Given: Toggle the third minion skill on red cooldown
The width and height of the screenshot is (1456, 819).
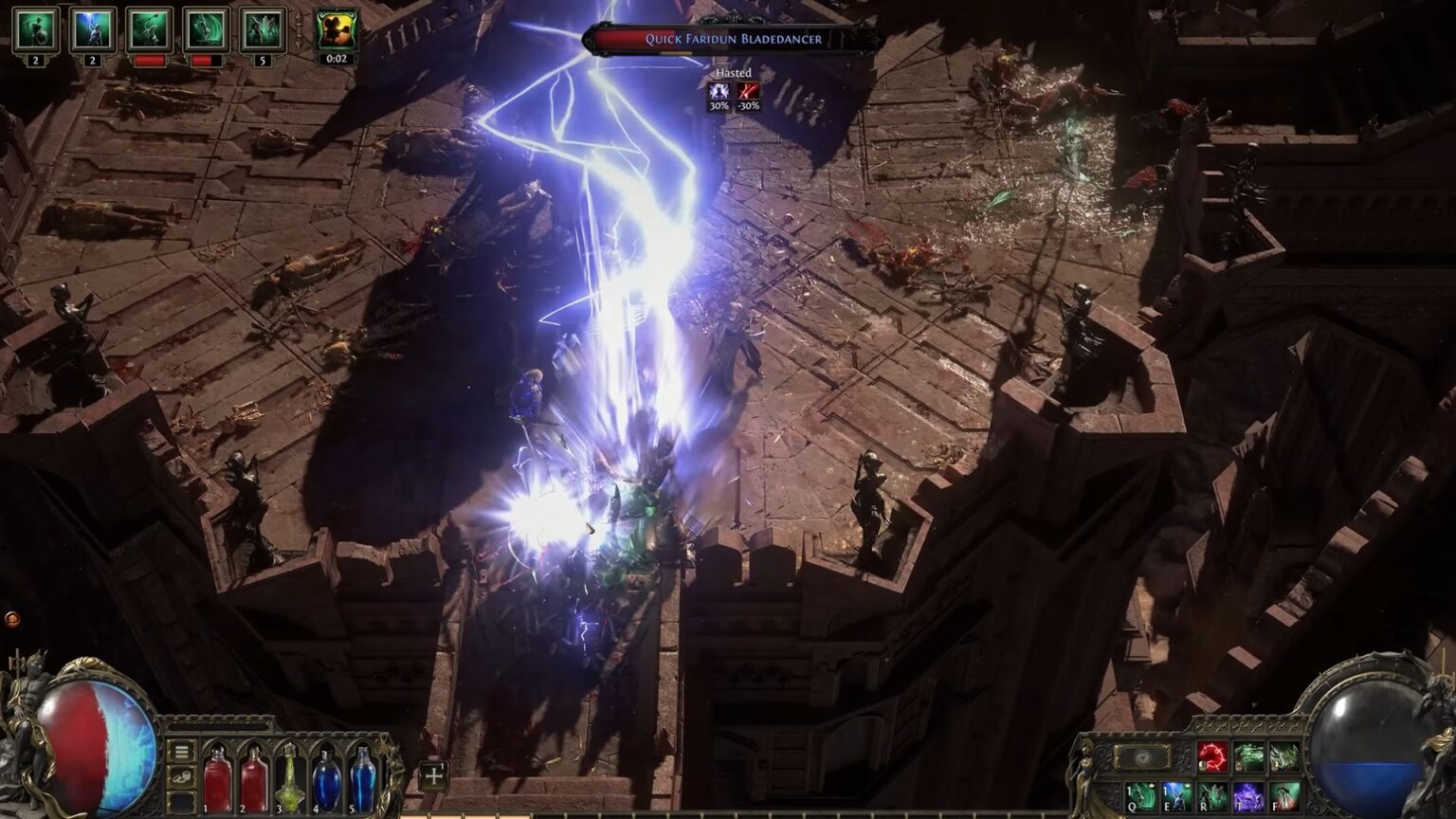Looking at the screenshot, I should point(151,31).
